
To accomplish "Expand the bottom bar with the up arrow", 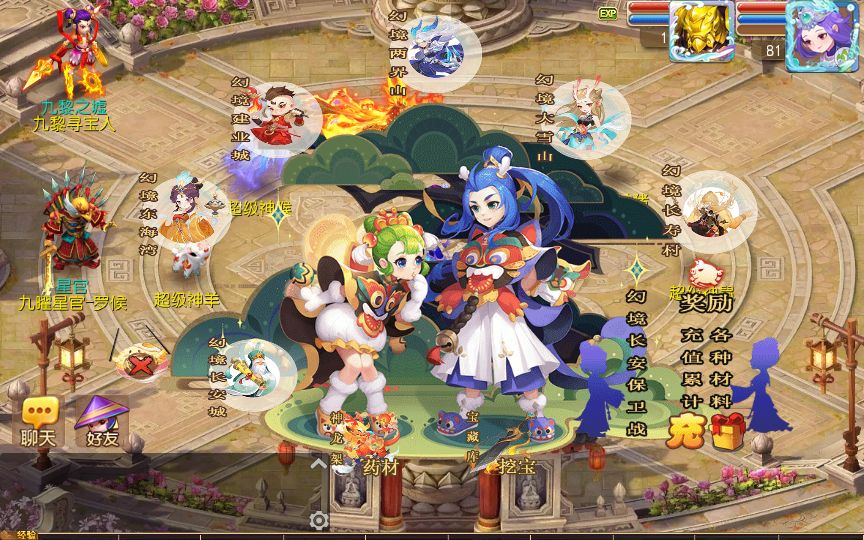I will point(318,463).
